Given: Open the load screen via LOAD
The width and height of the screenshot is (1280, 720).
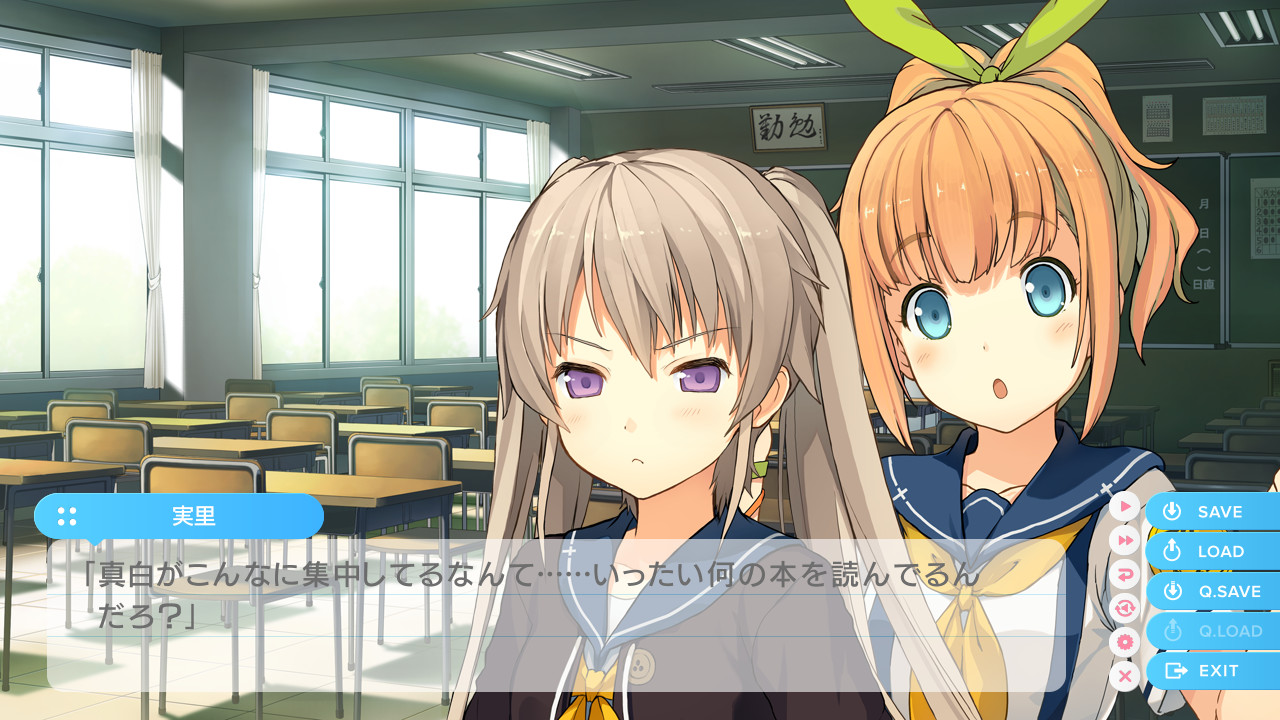Looking at the screenshot, I should tap(1213, 551).
